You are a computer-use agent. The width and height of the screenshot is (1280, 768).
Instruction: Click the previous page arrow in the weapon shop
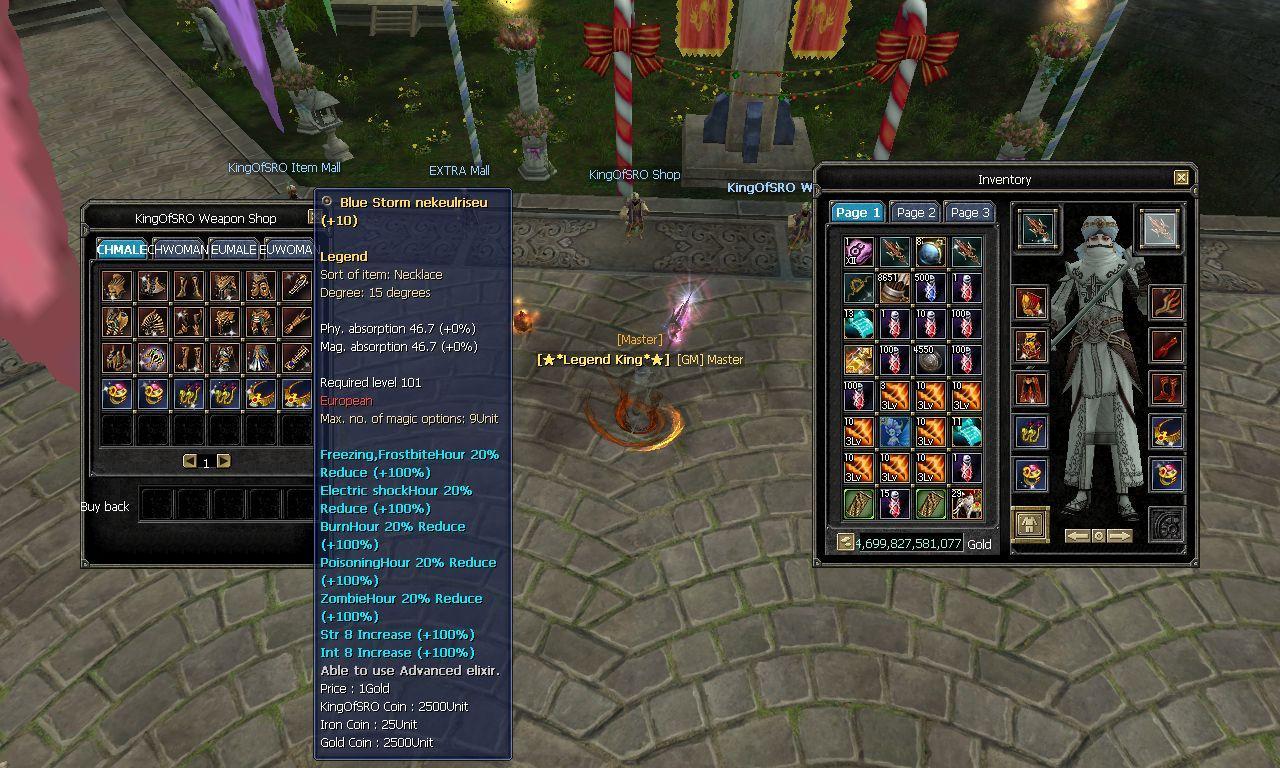pyautogui.click(x=188, y=461)
